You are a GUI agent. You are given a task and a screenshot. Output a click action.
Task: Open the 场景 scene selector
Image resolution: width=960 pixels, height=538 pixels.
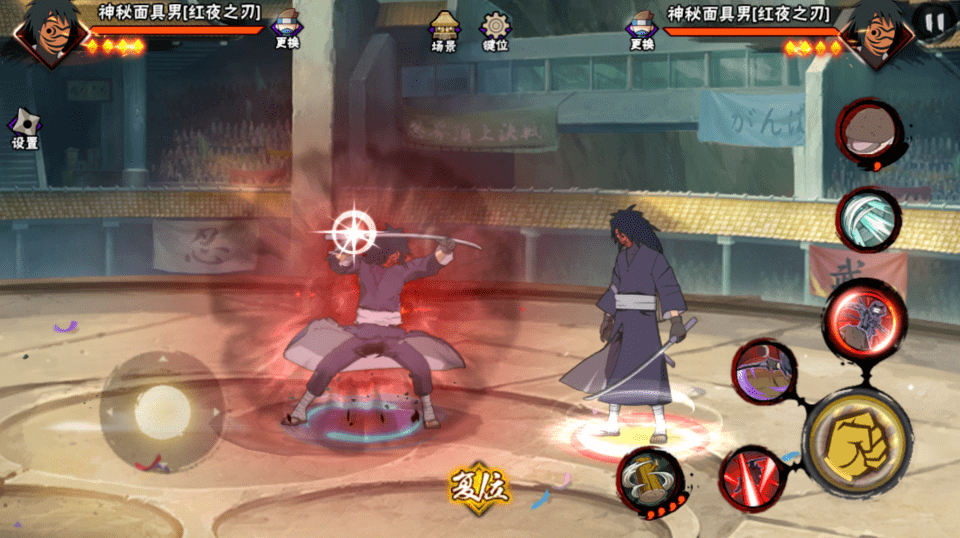tap(444, 31)
